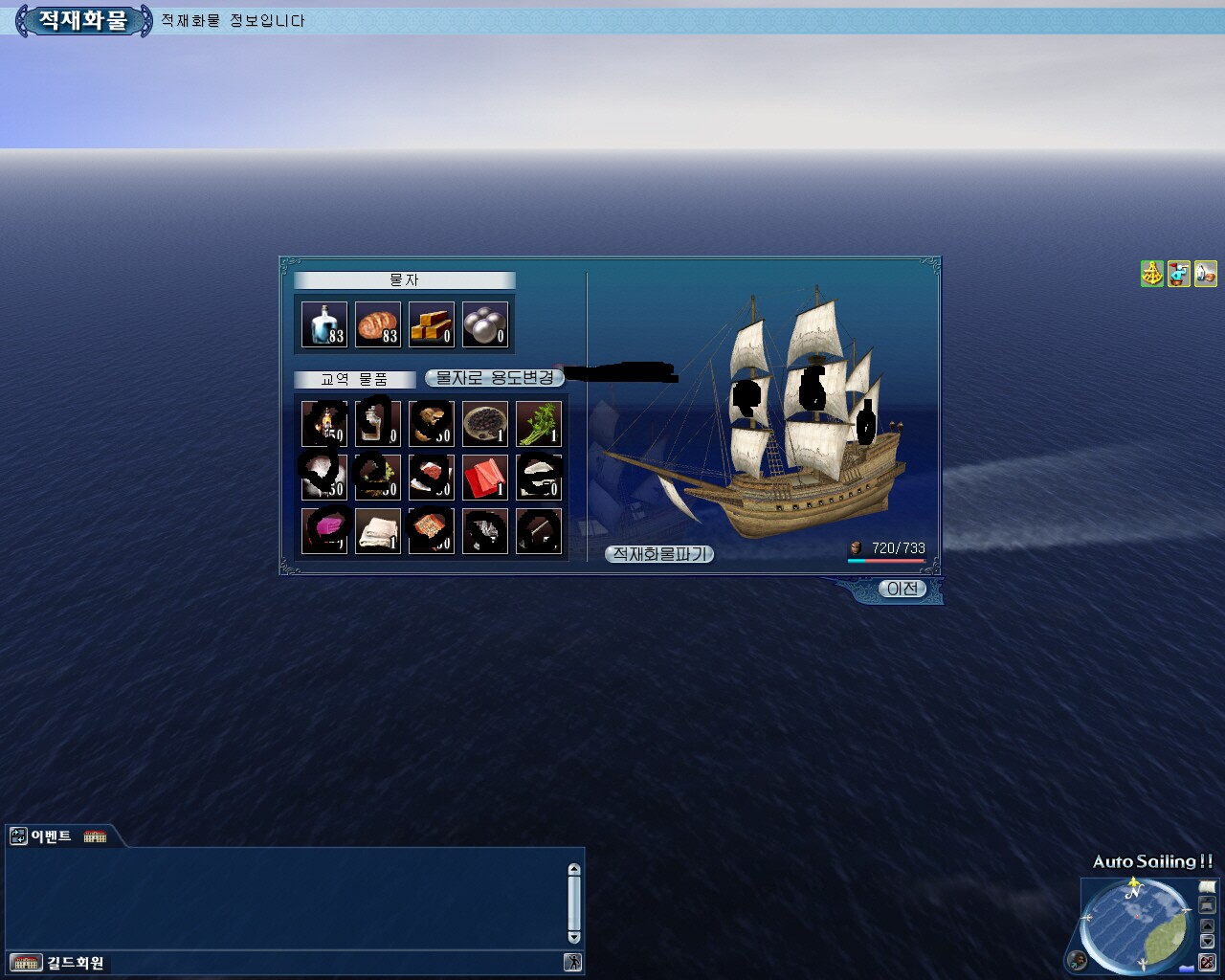
Task: Open the 길드회원 guild chat channel selector
Action: [x=59, y=963]
